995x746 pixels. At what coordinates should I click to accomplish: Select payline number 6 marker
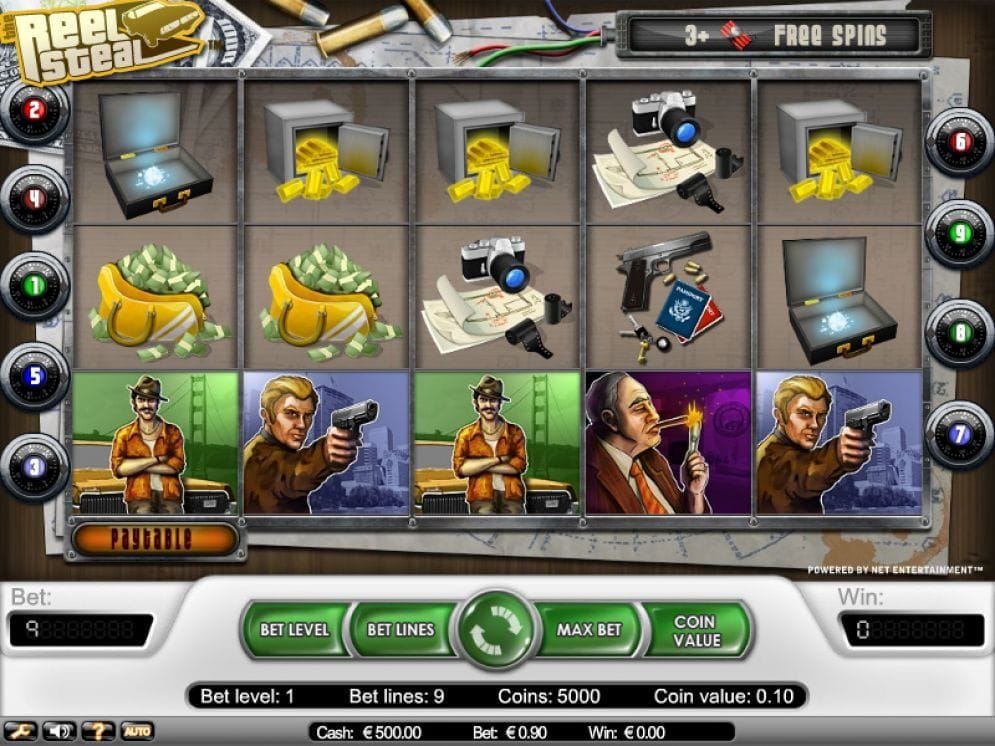pyautogui.click(x=960, y=142)
